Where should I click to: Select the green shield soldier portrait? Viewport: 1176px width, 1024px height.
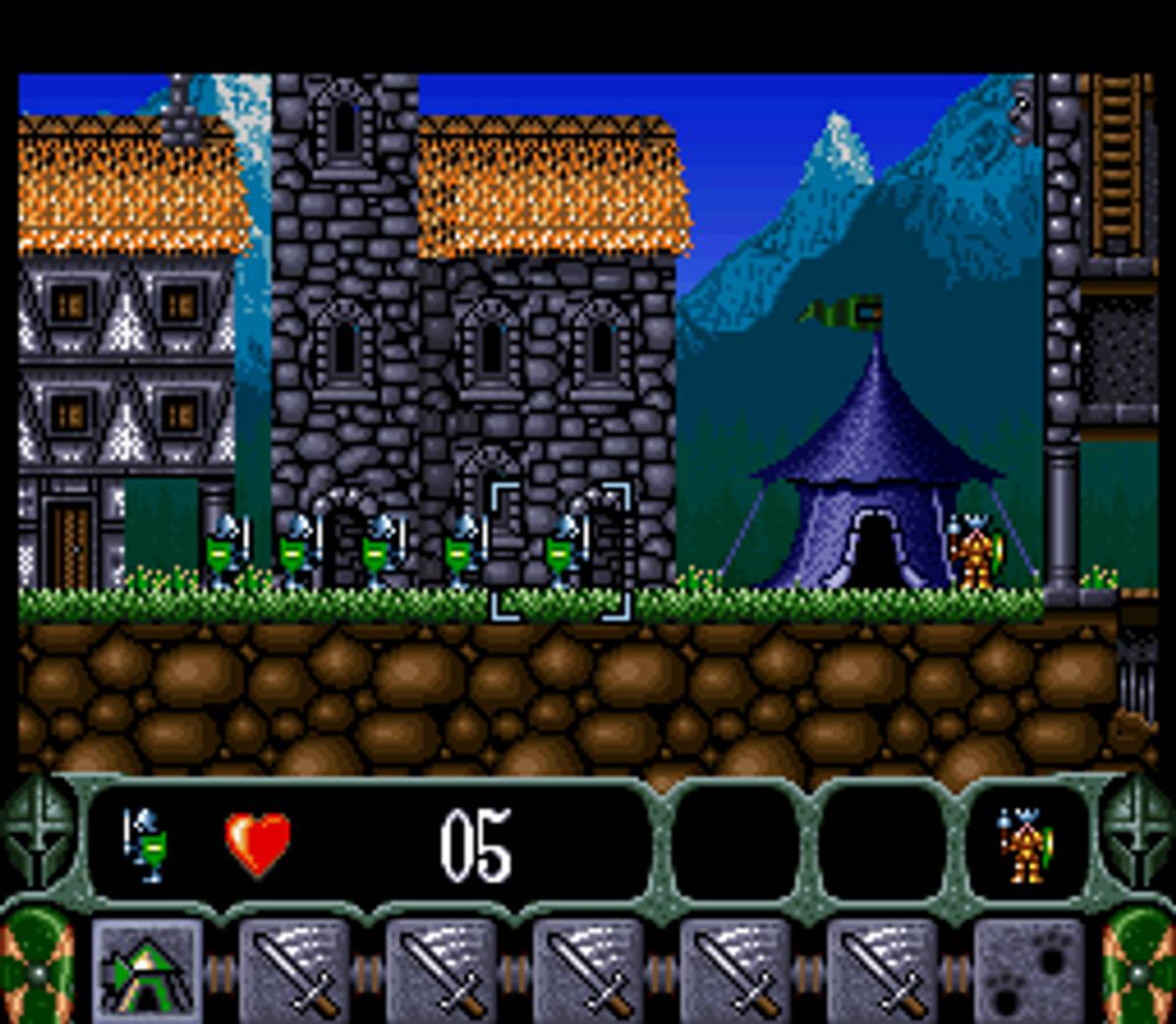click(x=147, y=845)
